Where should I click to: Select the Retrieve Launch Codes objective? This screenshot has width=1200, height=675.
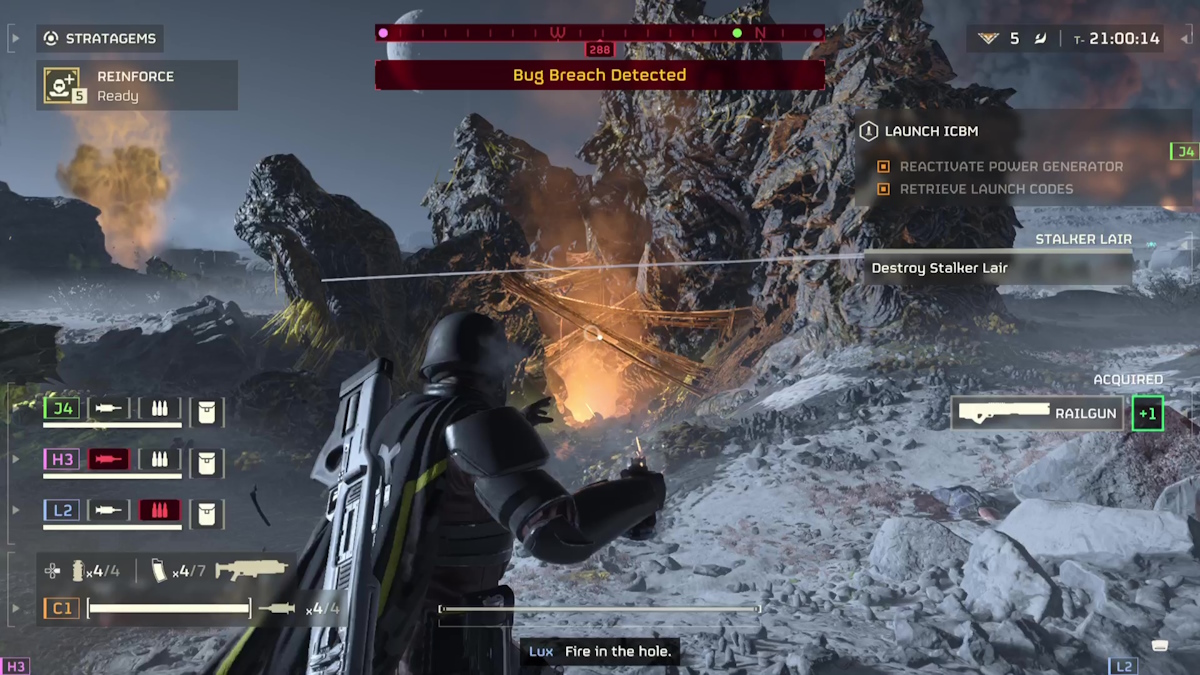point(985,189)
